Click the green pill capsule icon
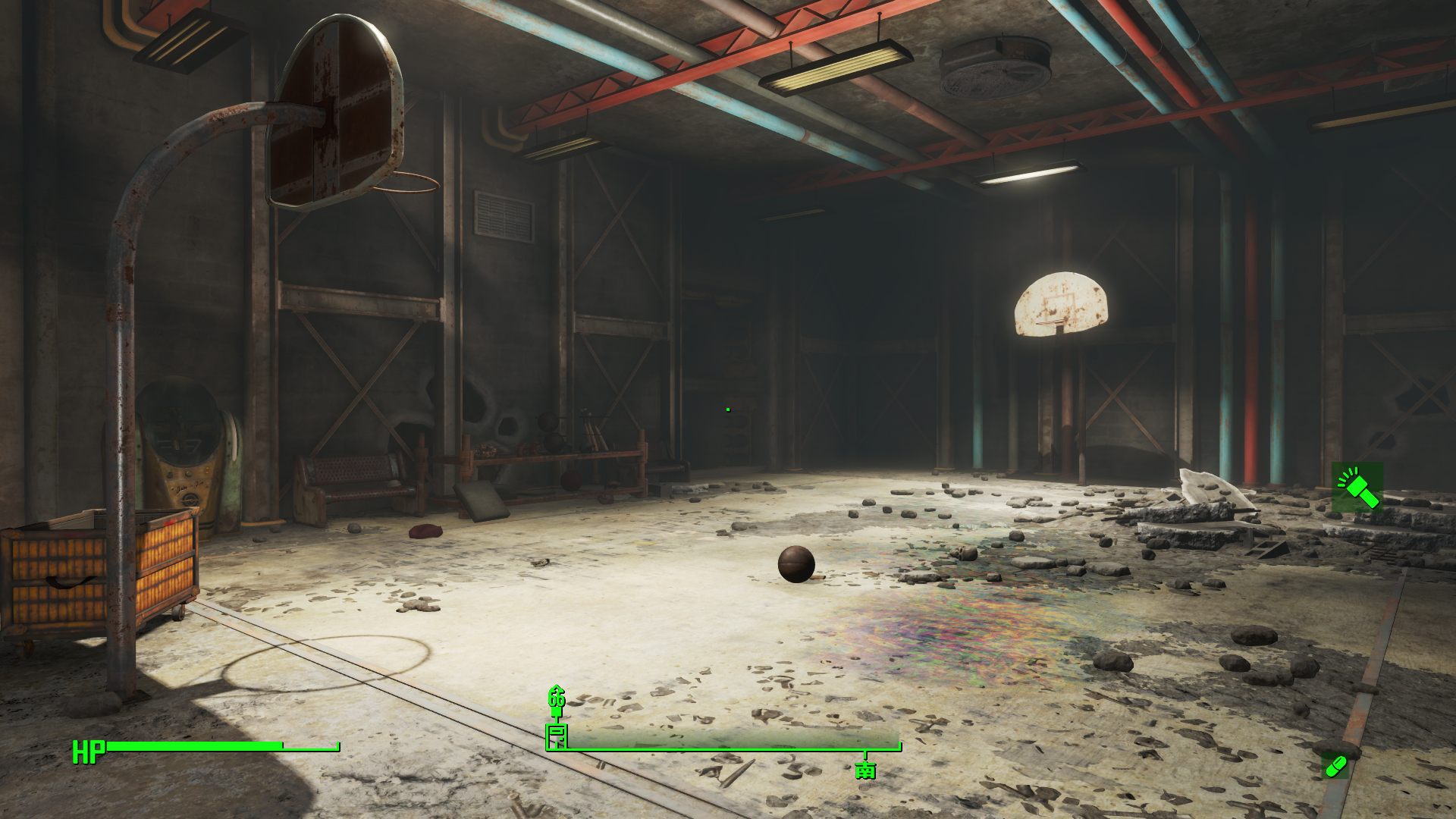This screenshot has width=1456, height=819. tap(1335, 766)
